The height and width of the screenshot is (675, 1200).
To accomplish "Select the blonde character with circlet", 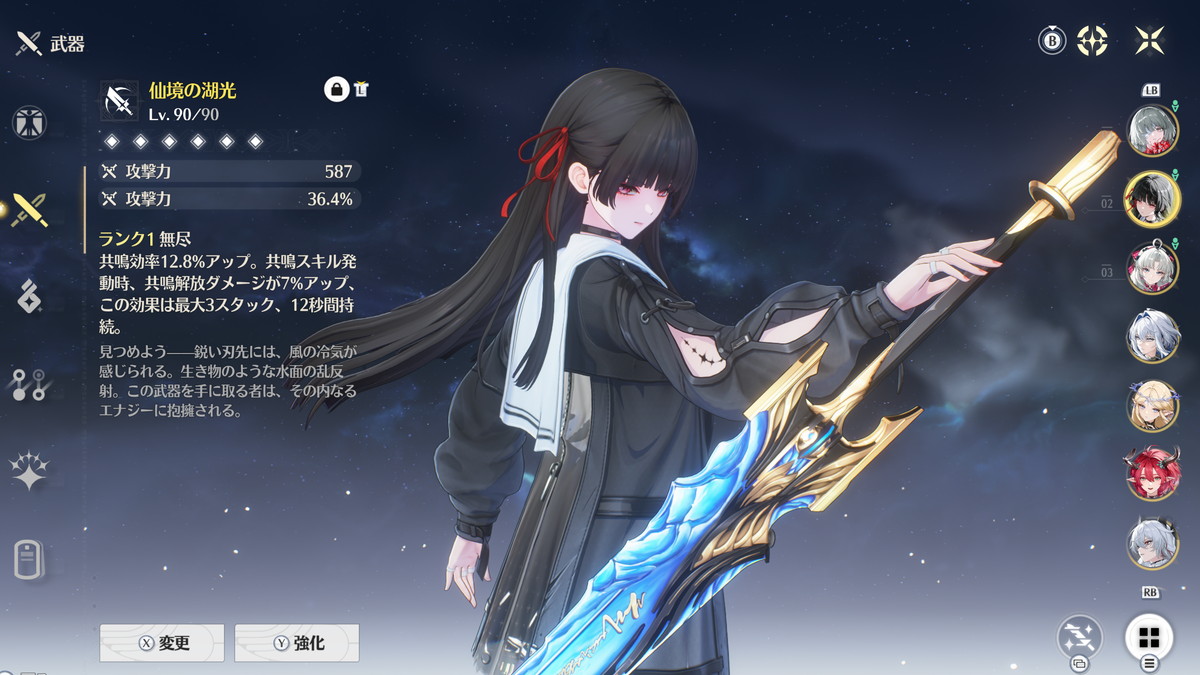I will pos(1152,405).
